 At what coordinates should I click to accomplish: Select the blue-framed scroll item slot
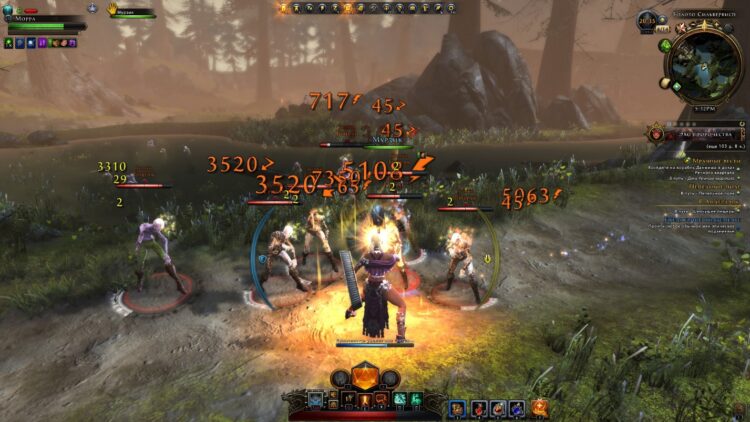tap(459, 407)
